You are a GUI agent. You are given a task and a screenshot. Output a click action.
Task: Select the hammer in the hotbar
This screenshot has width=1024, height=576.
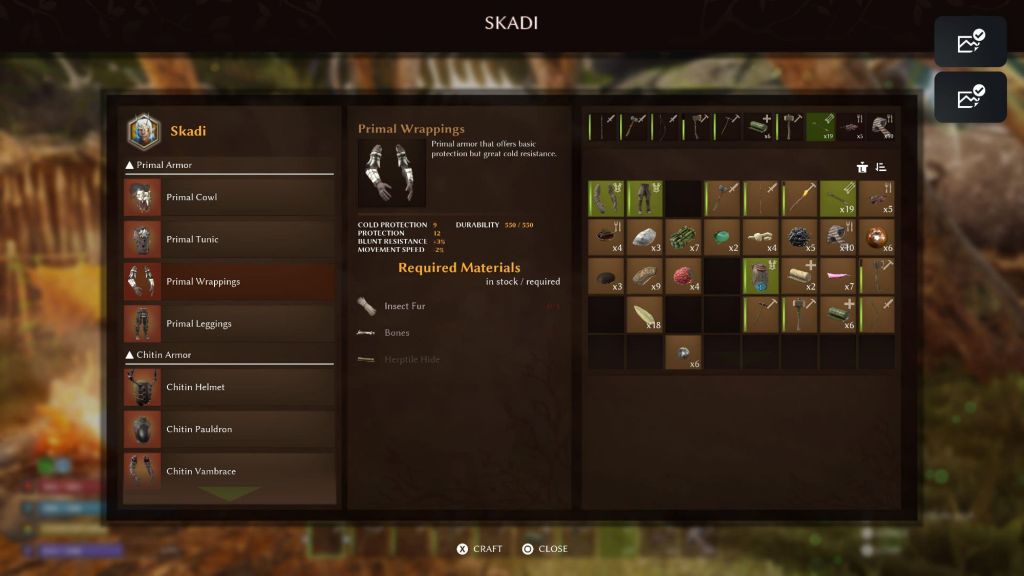792,127
